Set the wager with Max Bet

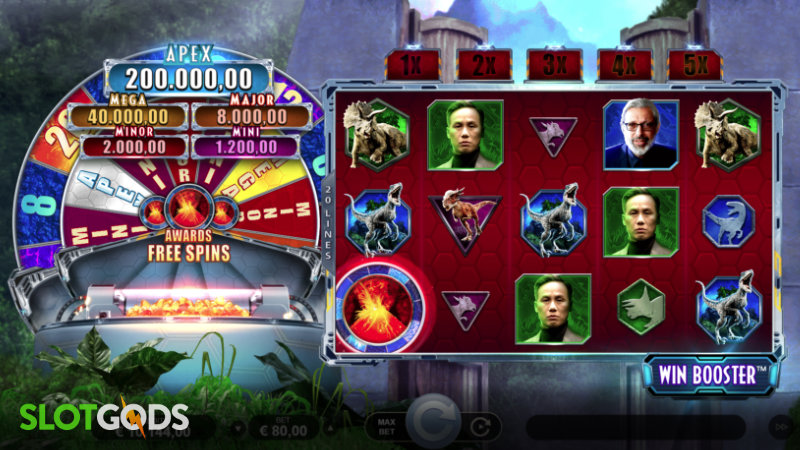click(385, 426)
